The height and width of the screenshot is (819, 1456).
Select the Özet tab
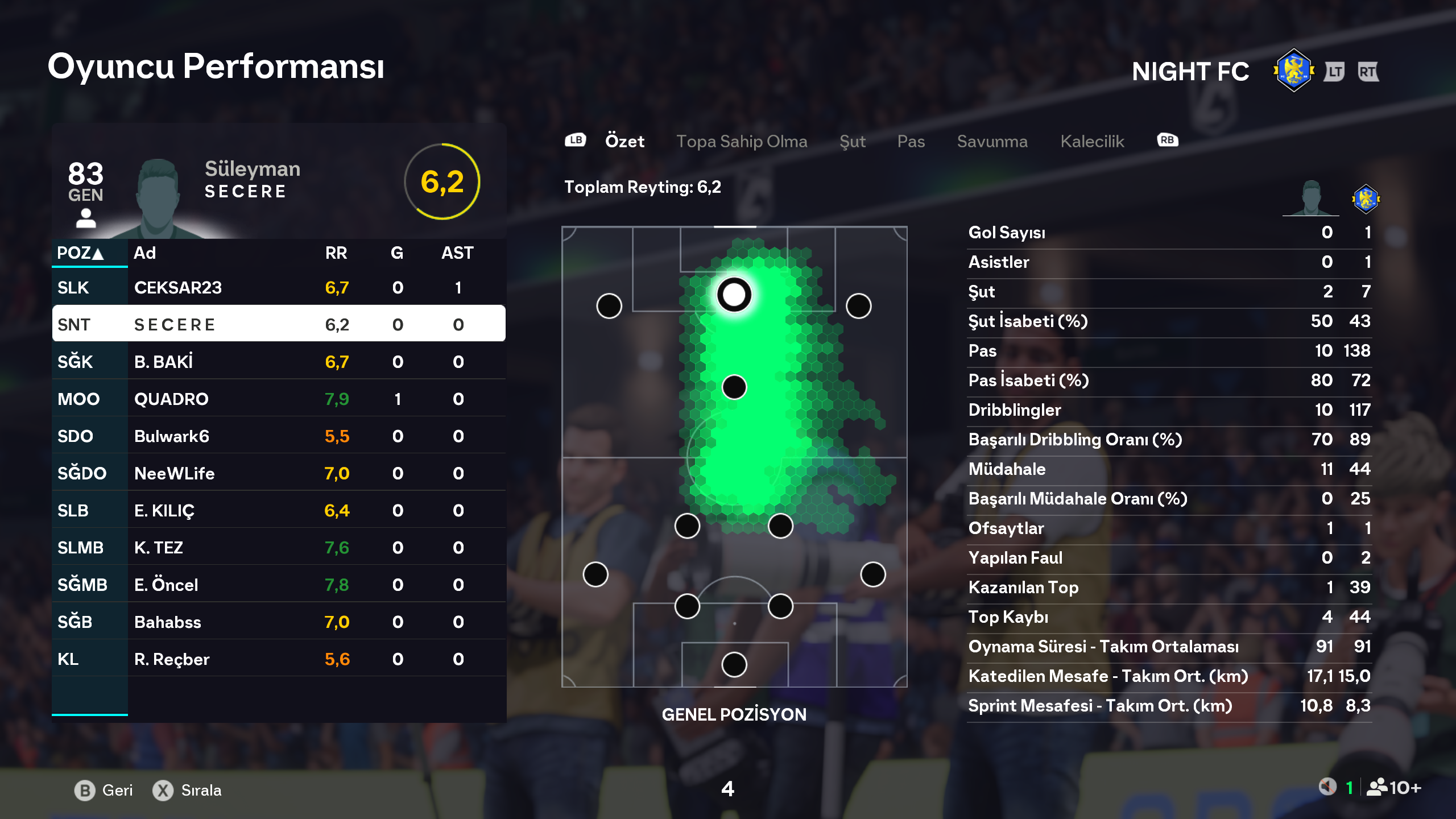624,142
